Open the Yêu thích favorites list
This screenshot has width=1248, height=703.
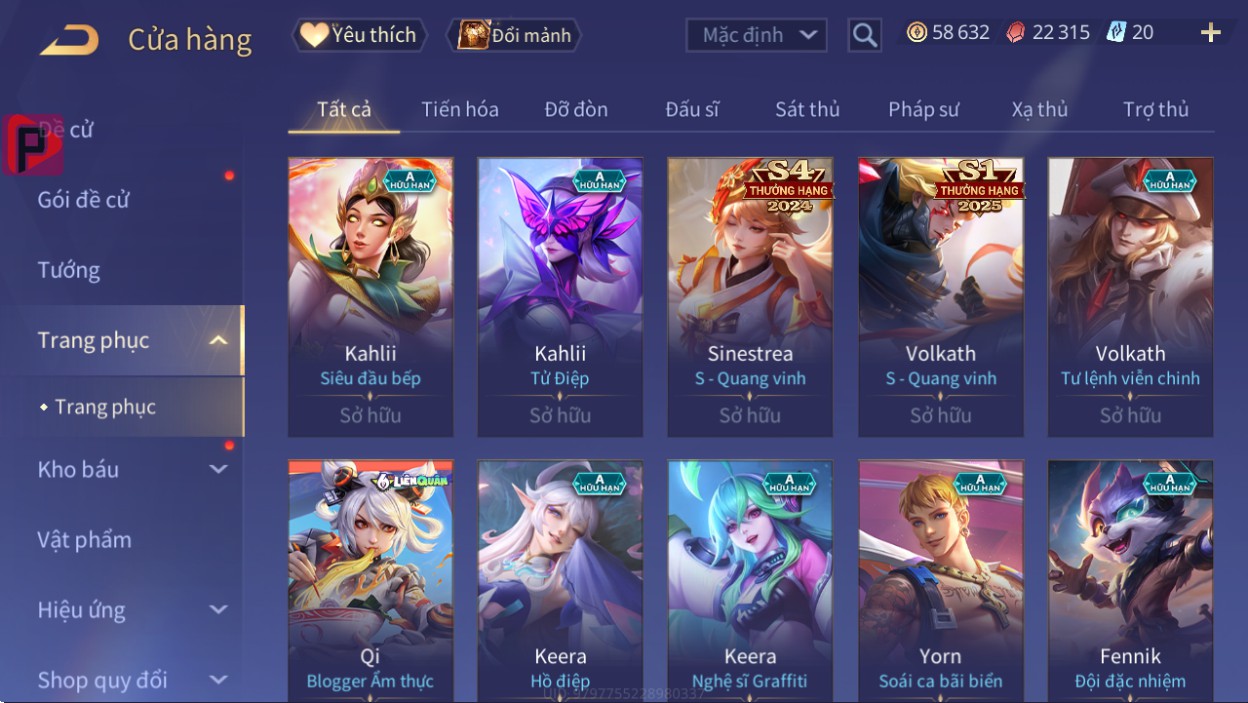(x=359, y=35)
